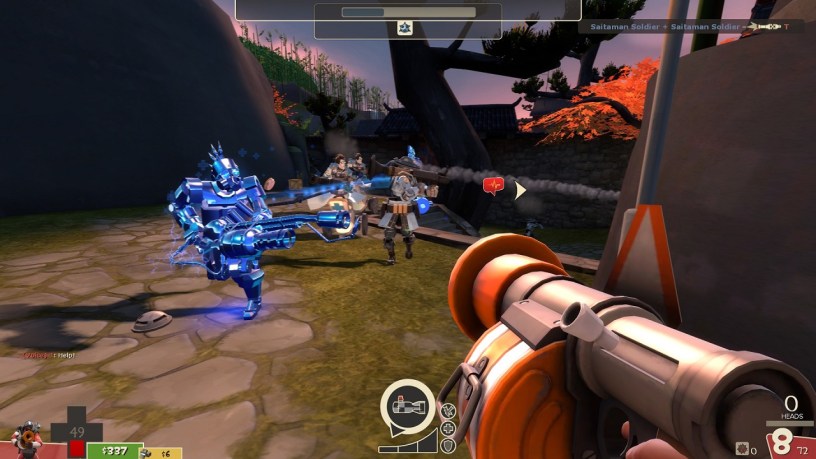
Task: Click the enemy robot icon under wave bar
Action: 406,28
